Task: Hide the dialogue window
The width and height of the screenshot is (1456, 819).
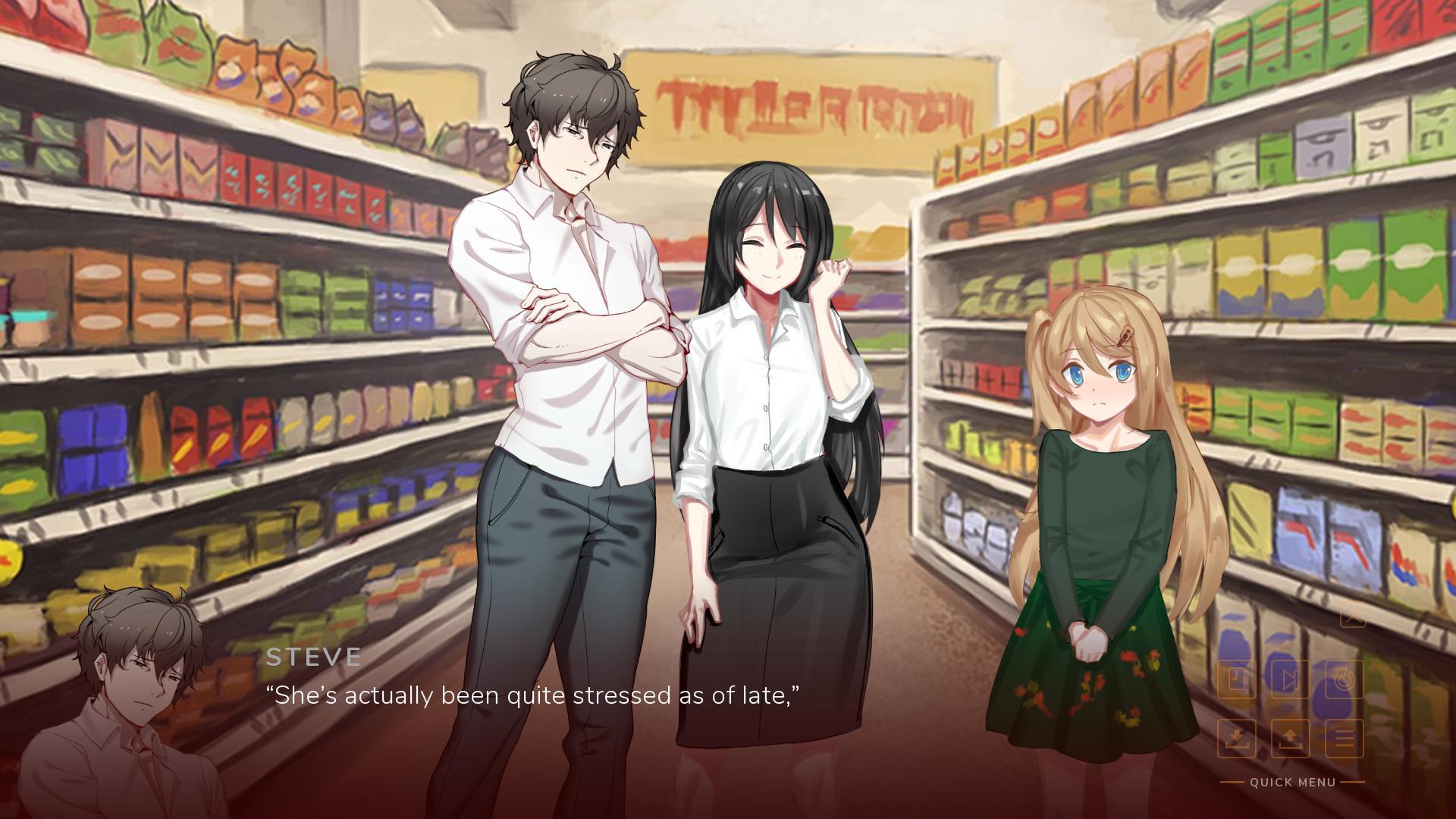Action: 1354,619
